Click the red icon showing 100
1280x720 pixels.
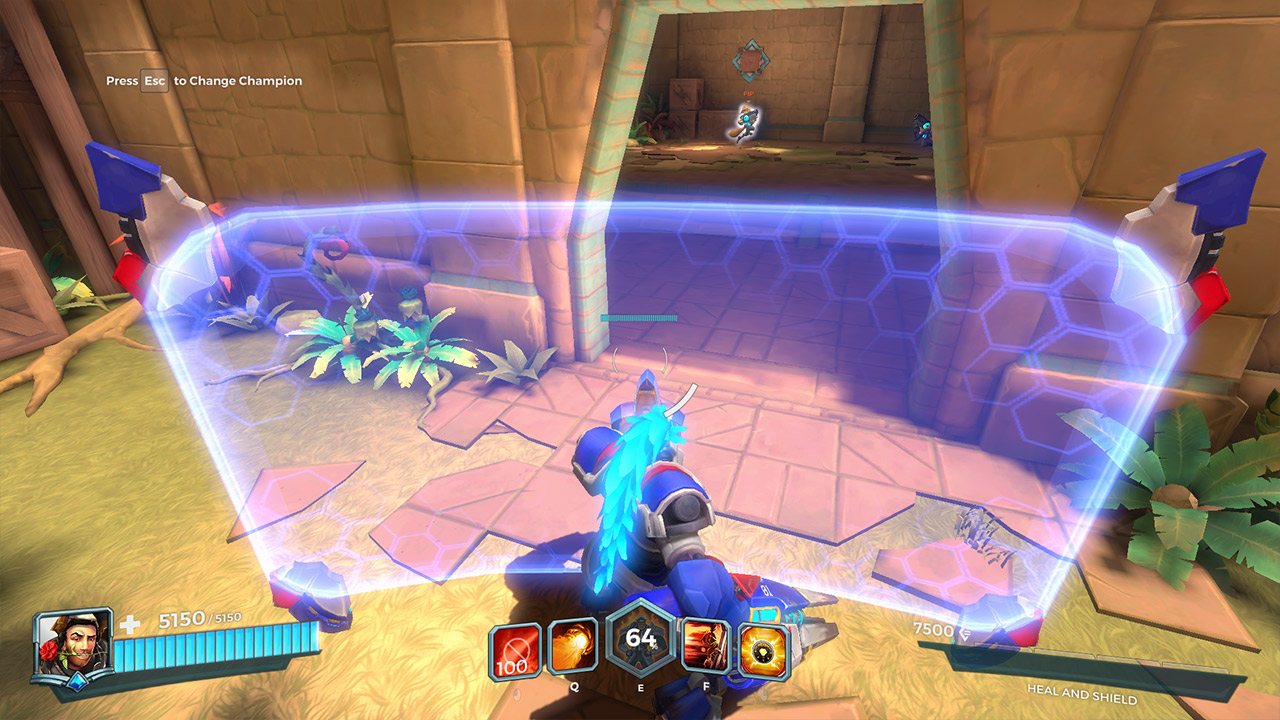pyautogui.click(x=516, y=651)
